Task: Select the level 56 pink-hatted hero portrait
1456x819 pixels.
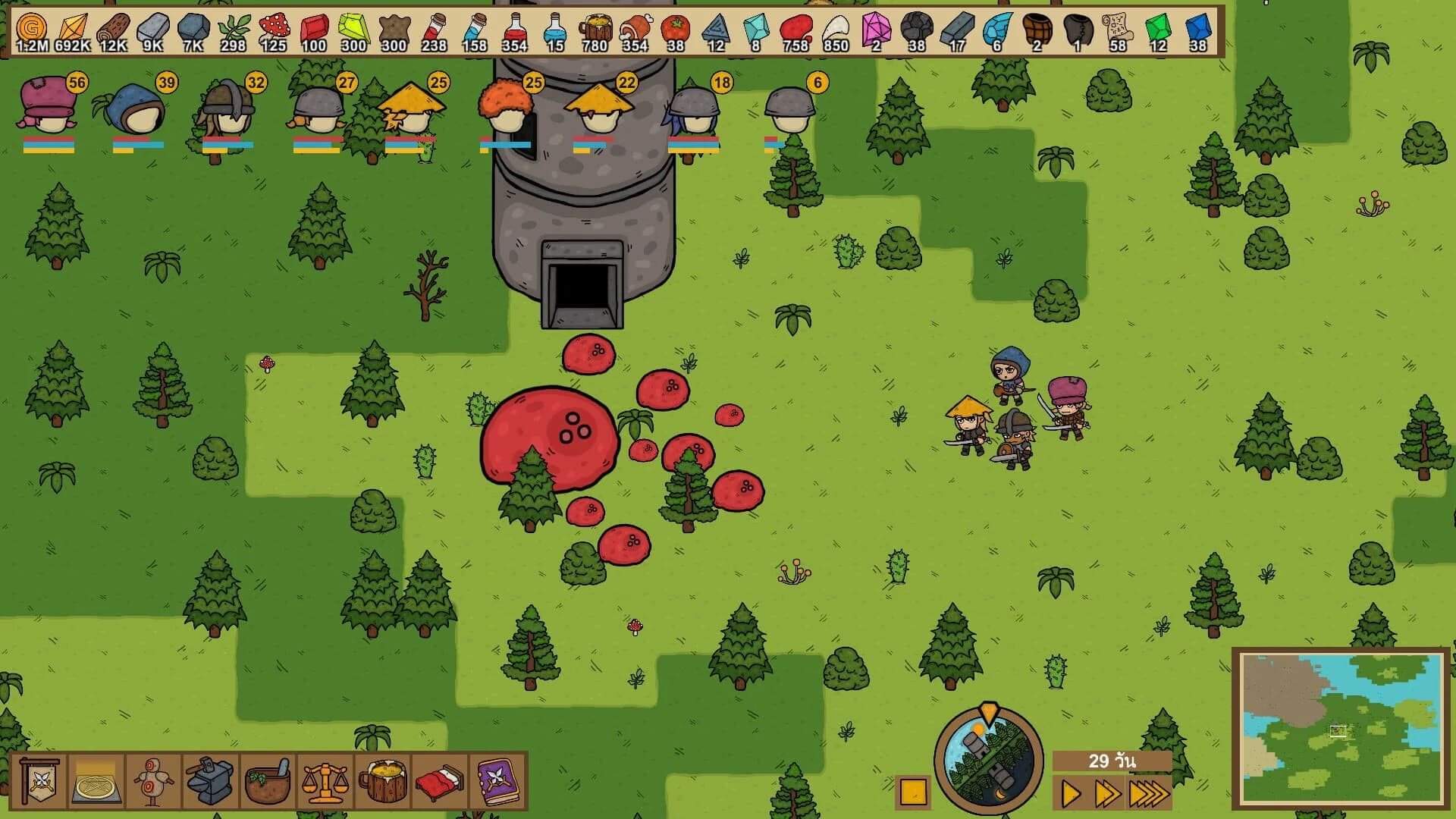Action: coord(45,106)
